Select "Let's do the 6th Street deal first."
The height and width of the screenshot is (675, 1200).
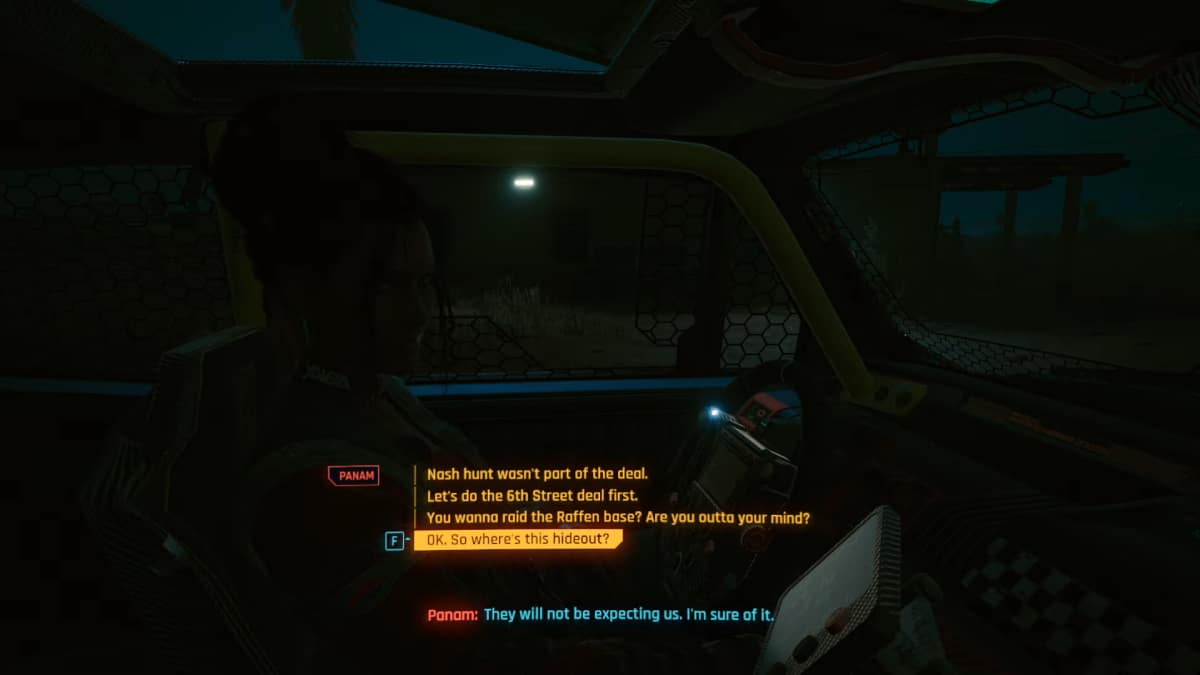click(531, 496)
